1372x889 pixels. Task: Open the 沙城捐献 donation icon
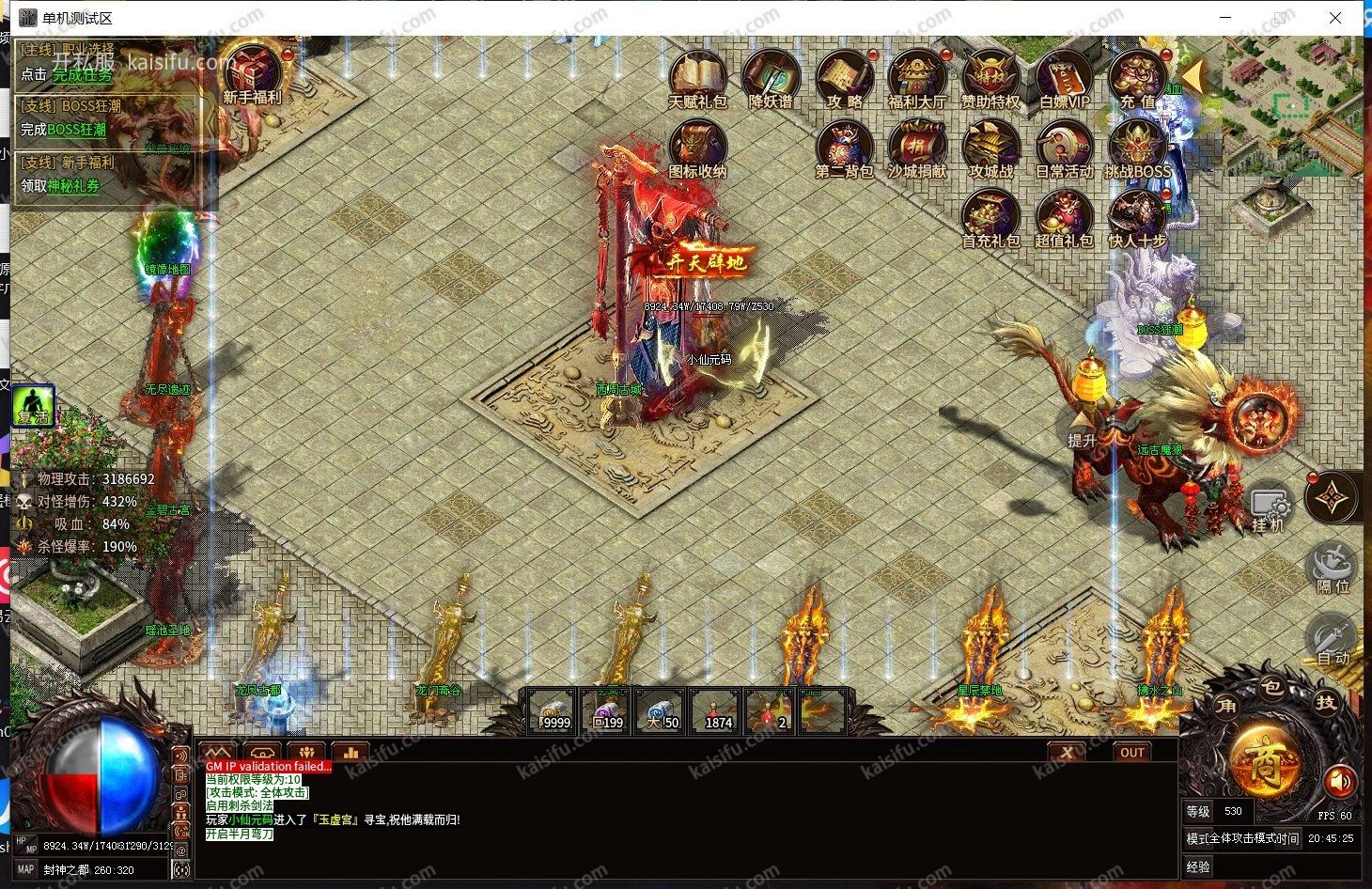point(917,148)
